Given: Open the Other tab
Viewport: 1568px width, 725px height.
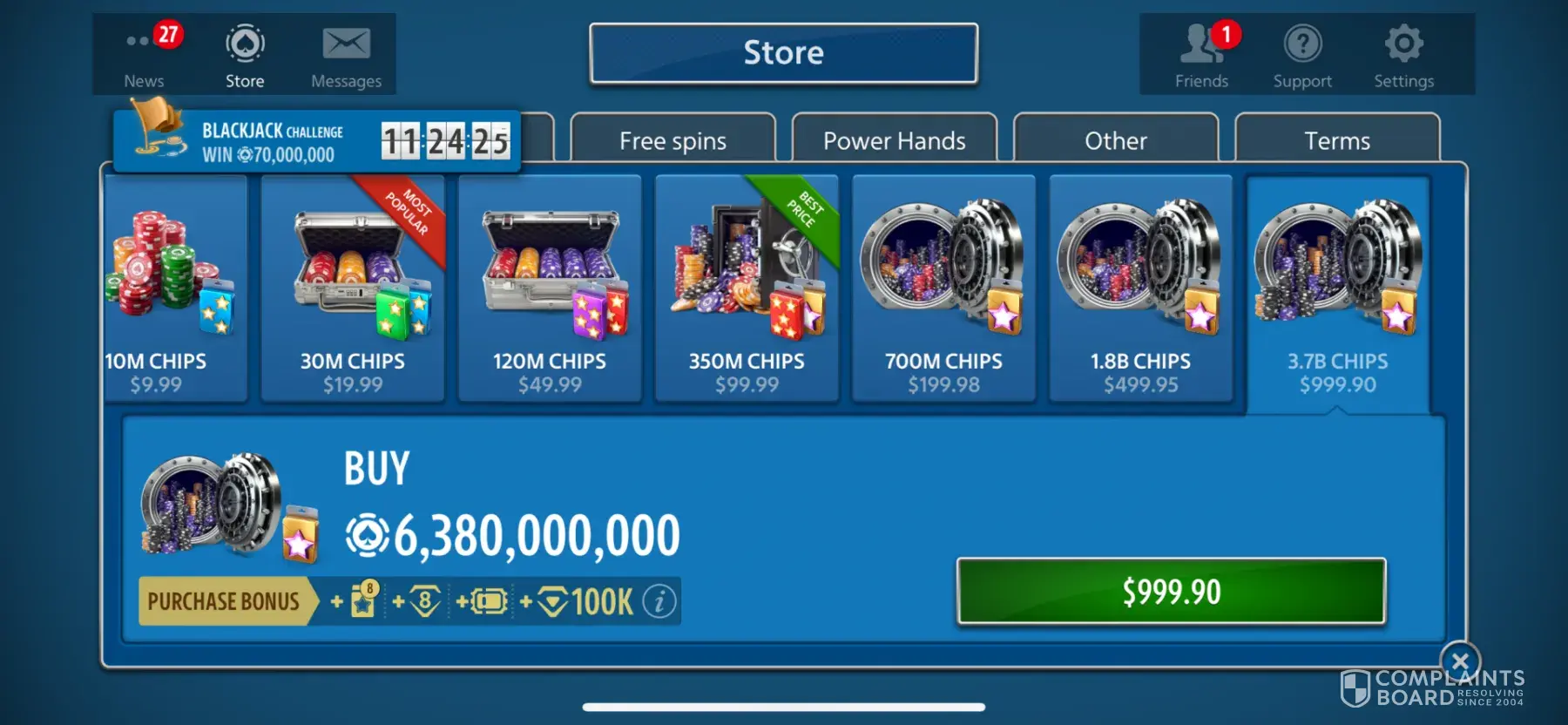Looking at the screenshot, I should (1115, 140).
